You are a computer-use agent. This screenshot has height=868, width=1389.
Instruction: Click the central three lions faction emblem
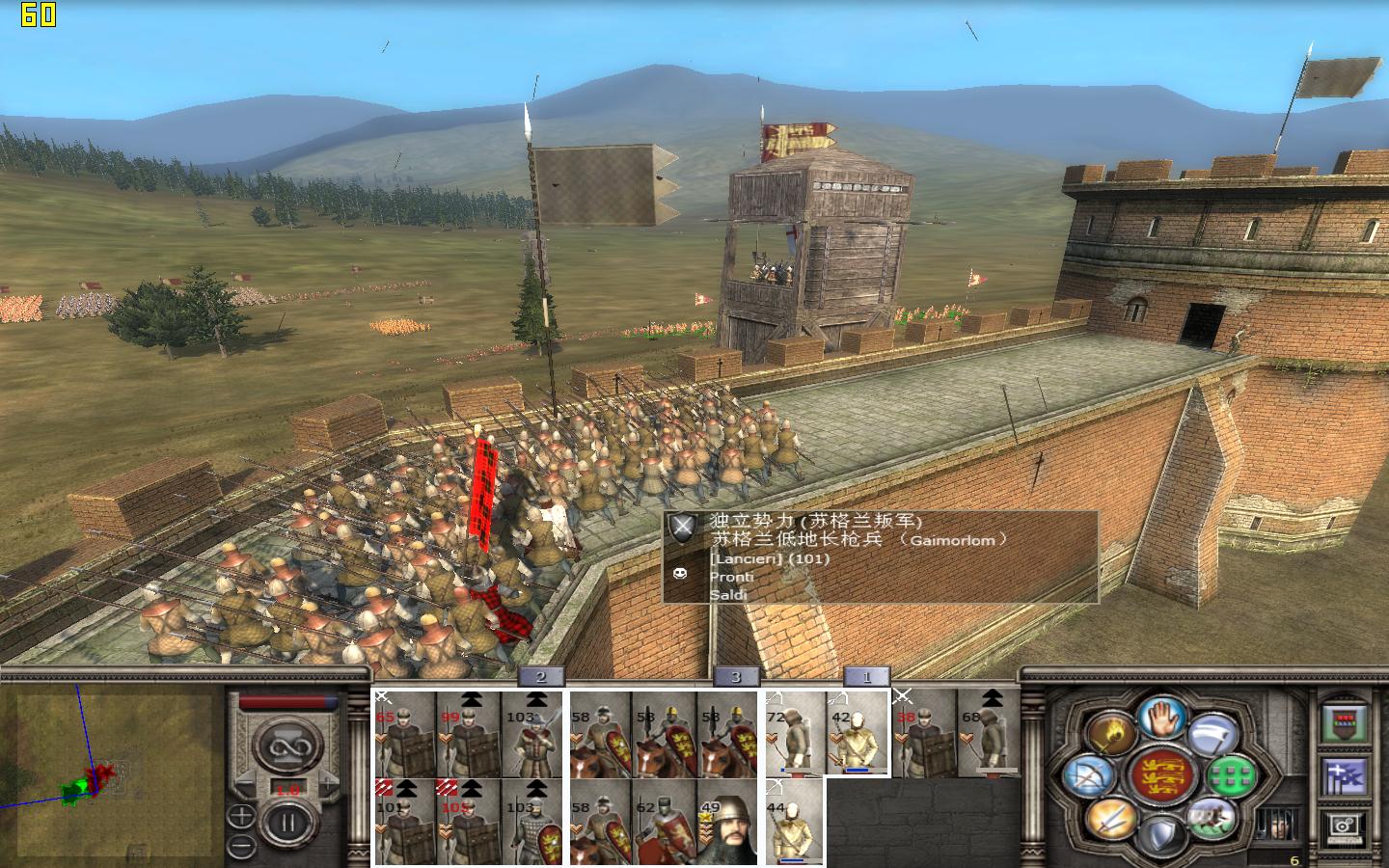tap(1161, 776)
